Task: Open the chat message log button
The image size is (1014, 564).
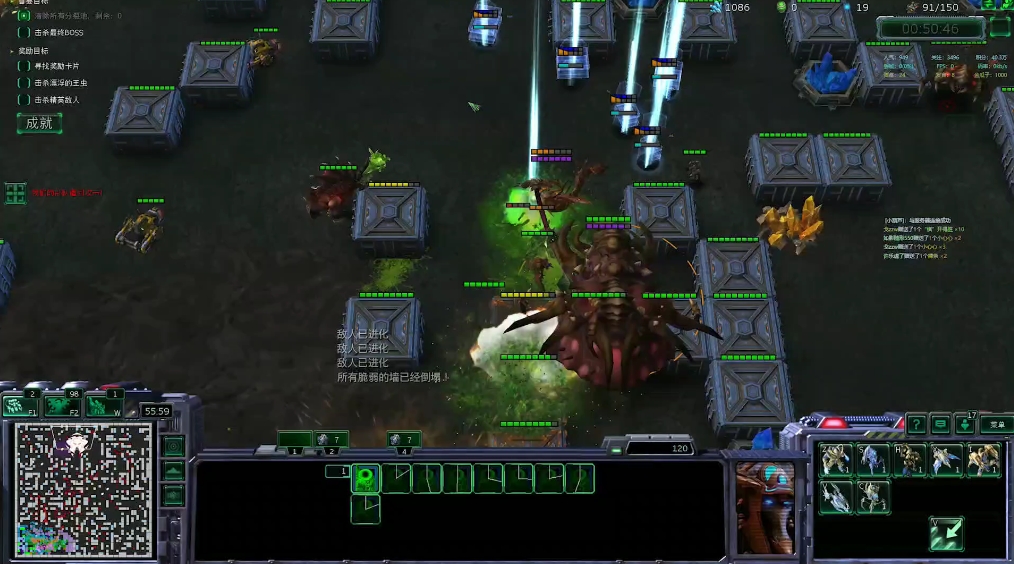Action: point(940,424)
